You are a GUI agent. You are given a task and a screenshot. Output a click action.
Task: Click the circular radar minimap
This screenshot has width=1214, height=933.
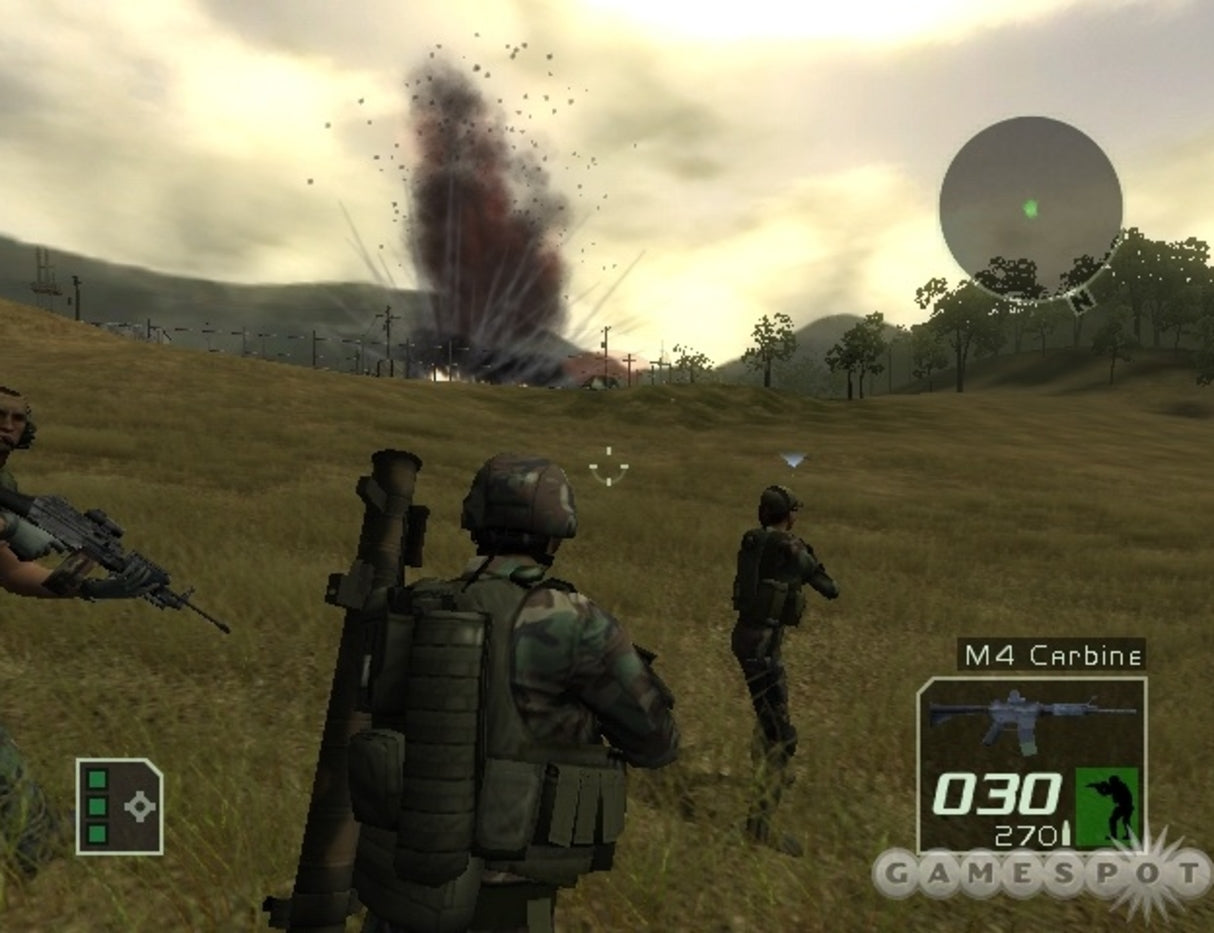(1030, 207)
